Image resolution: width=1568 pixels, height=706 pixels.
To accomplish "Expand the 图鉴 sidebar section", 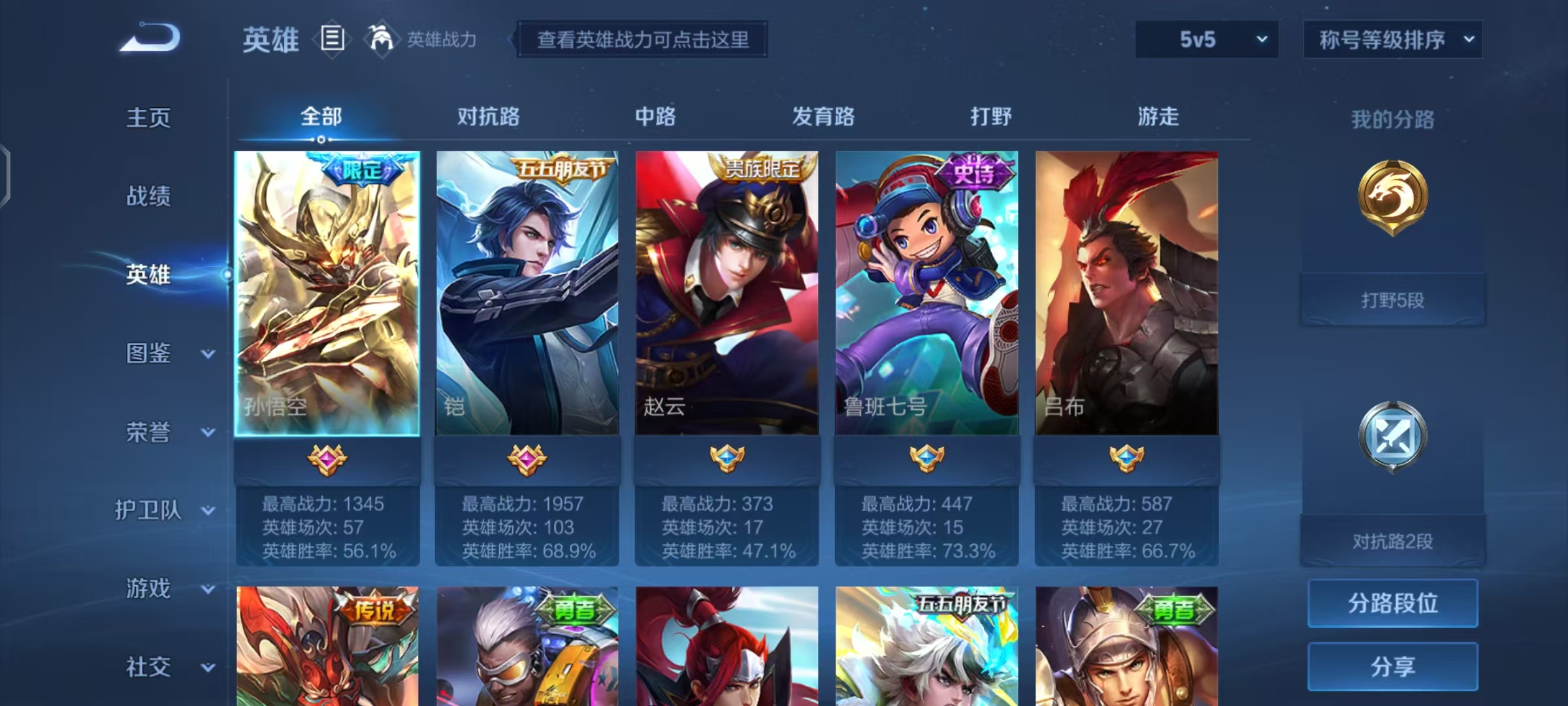I will pyautogui.click(x=149, y=353).
